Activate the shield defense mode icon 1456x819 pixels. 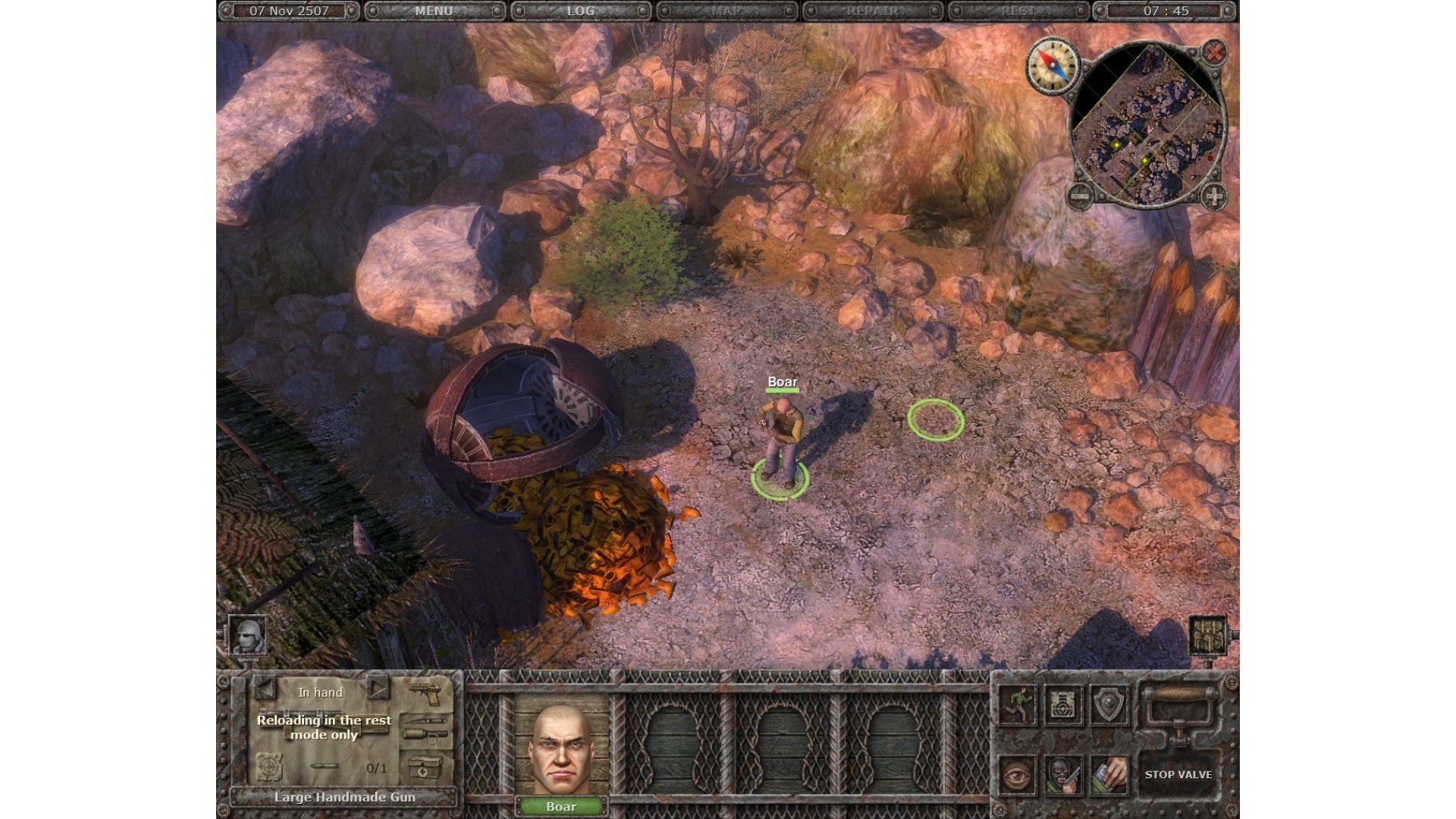pyautogui.click(x=1109, y=705)
